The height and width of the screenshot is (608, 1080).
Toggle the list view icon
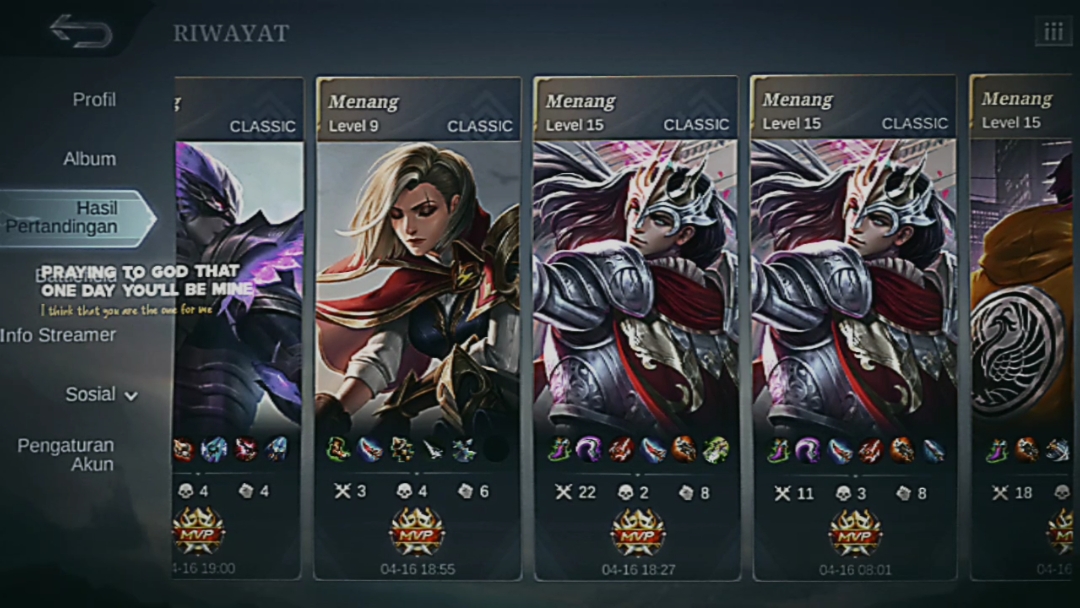(x=1053, y=32)
